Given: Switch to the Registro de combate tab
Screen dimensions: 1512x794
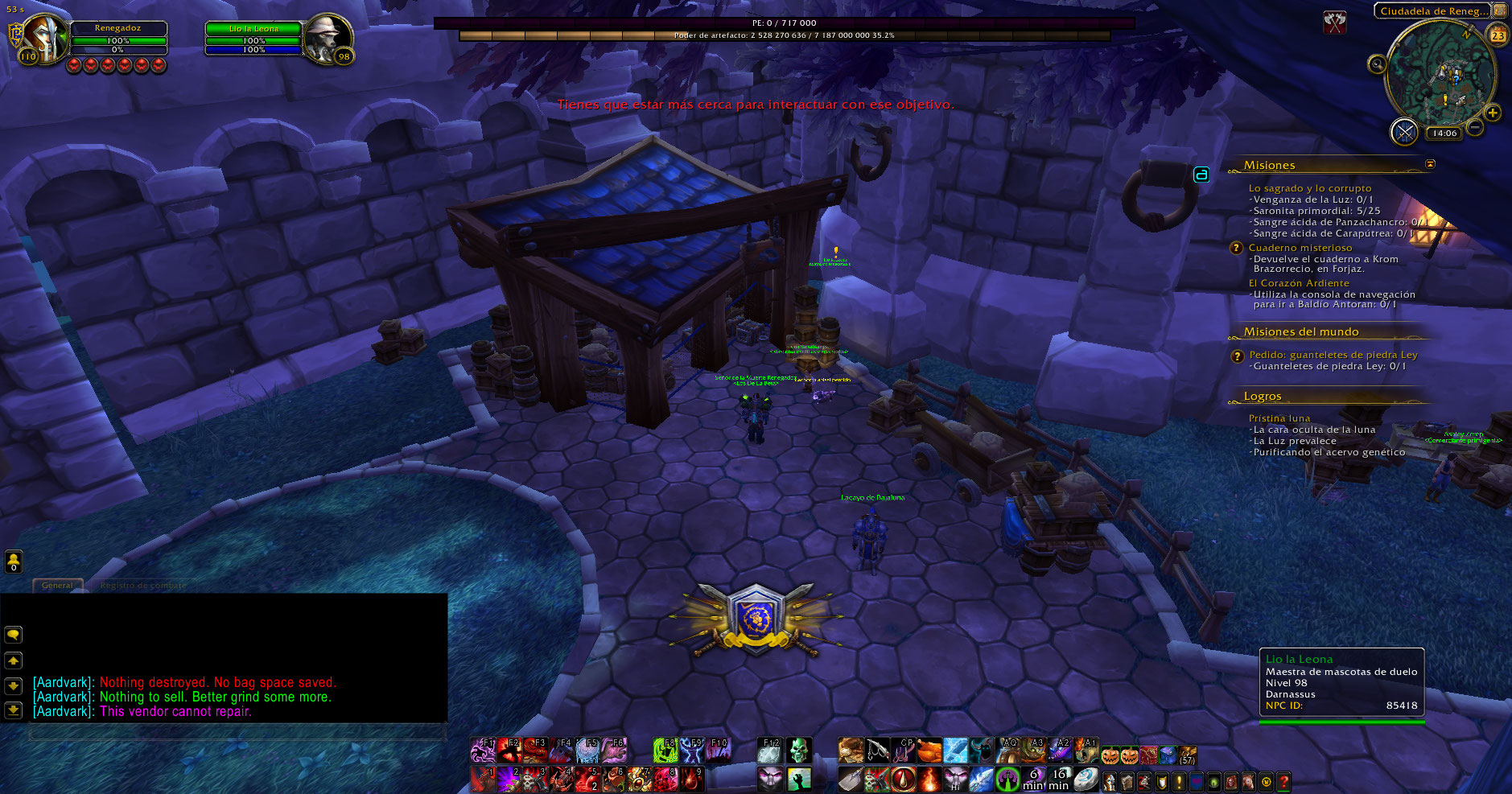Looking at the screenshot, I should click(142, 586).
